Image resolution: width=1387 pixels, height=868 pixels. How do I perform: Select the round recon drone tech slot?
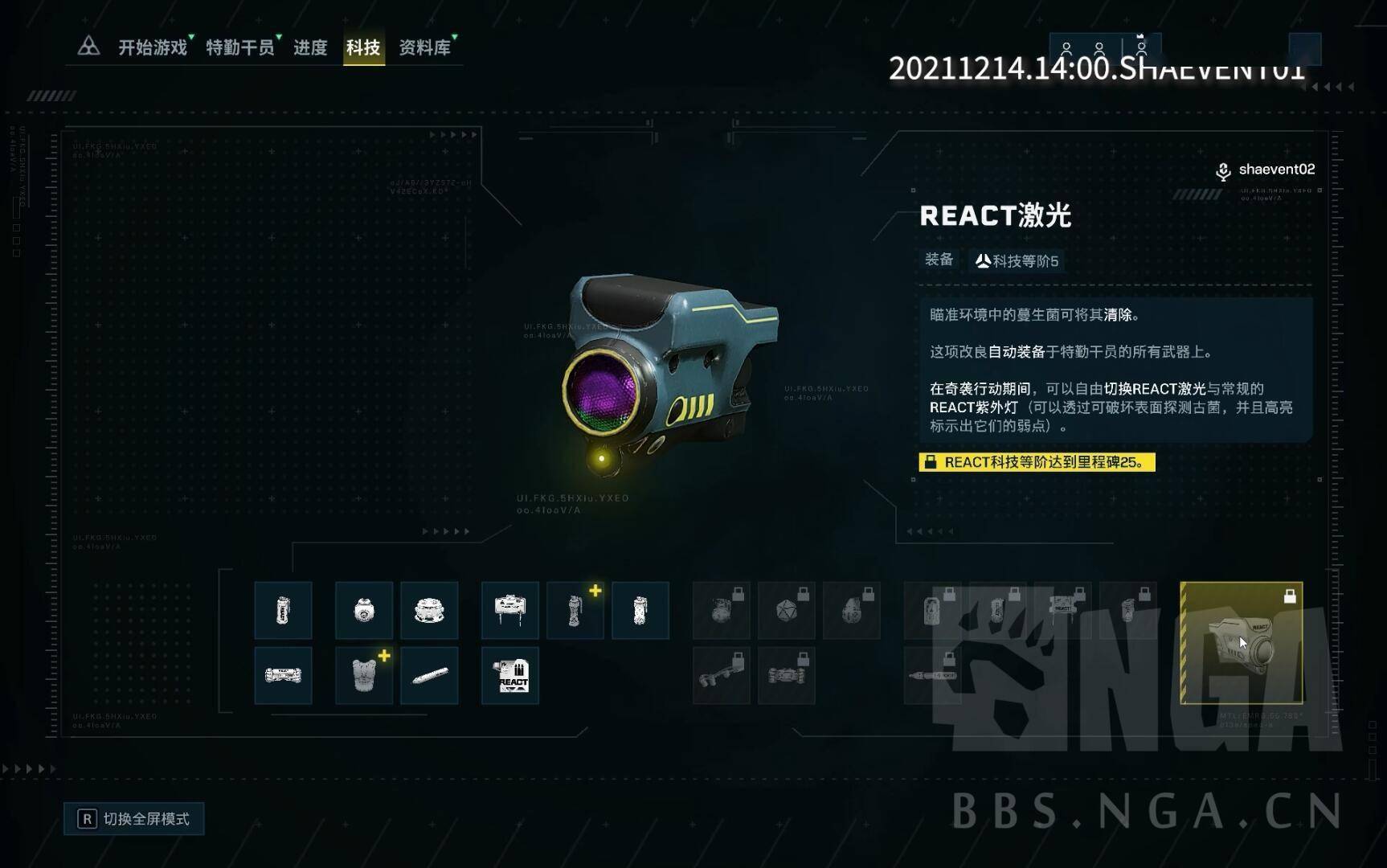[x=364, y=611]
